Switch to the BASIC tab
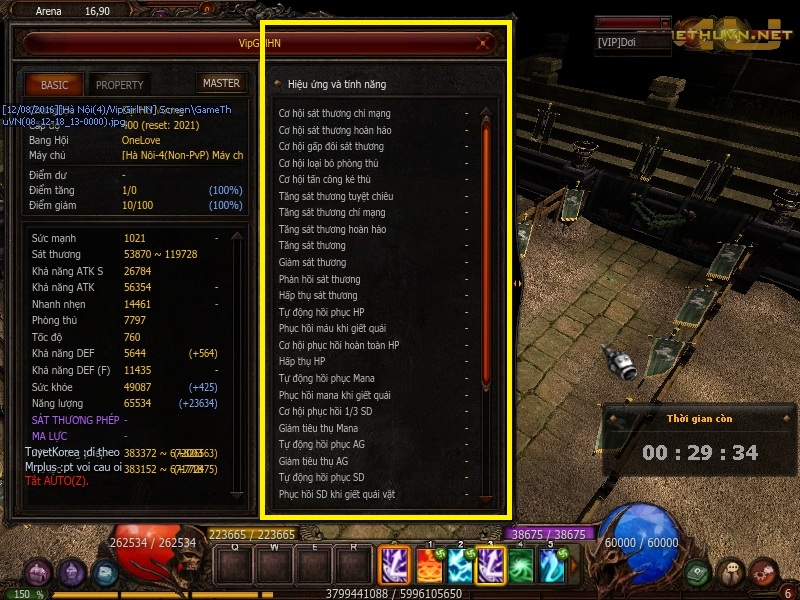 [54, 85]
